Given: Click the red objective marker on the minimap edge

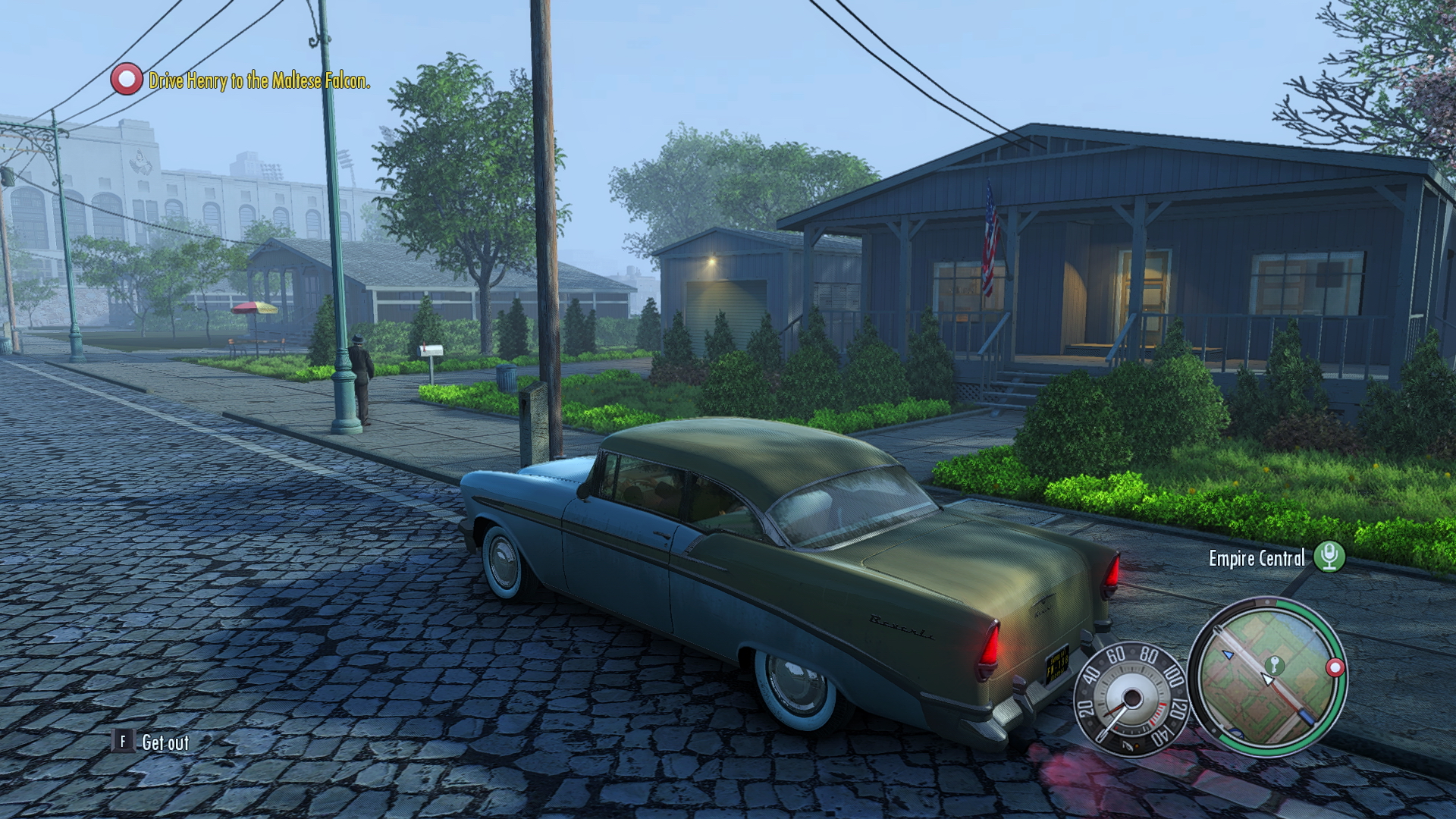Looking at the screenshot, I should point(1335,668).
